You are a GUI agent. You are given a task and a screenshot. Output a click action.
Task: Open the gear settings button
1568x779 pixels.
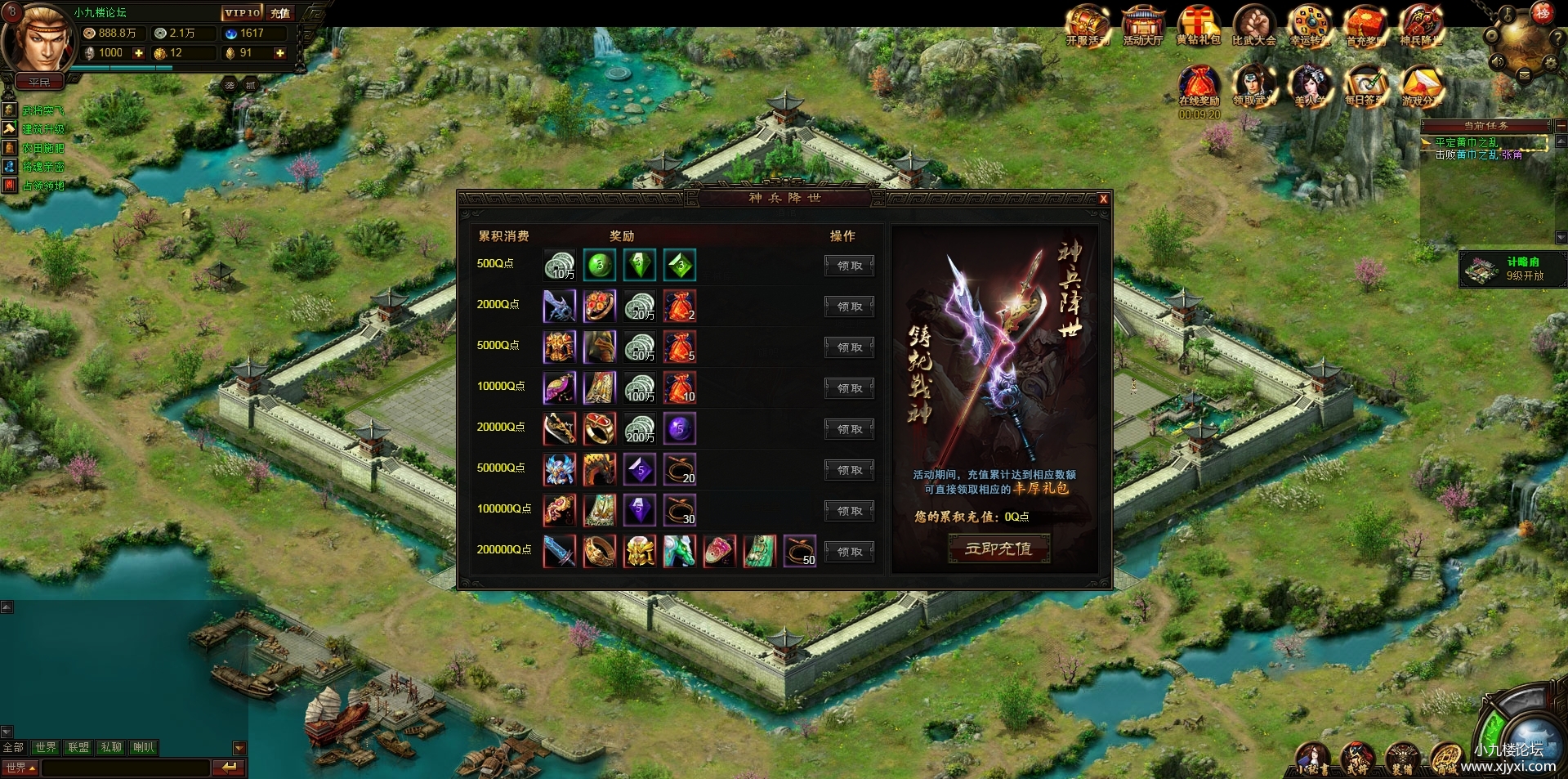pyautogui.click(x=1550, y=62)
